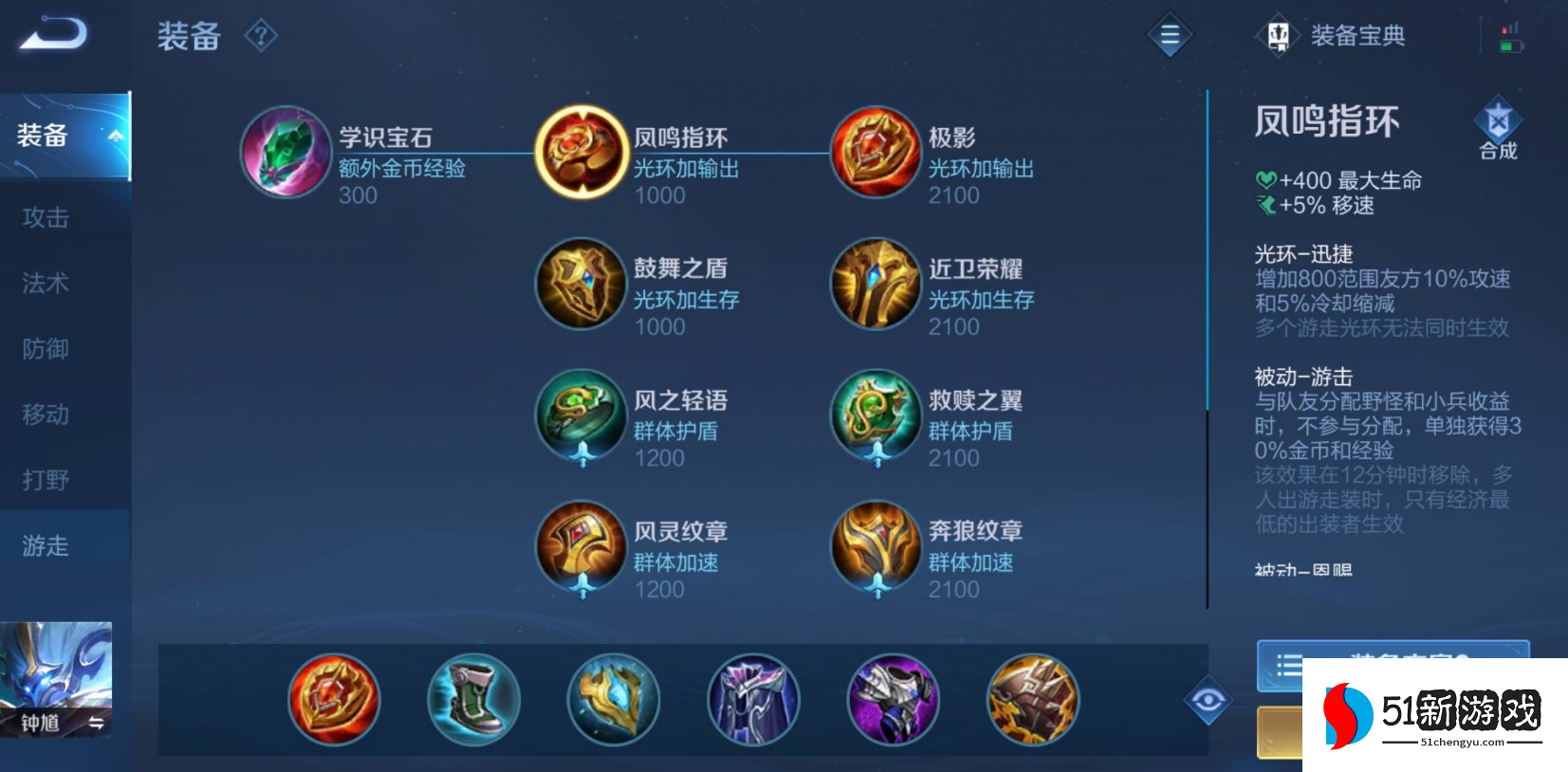Click the boots icon in the recommended build

[x=473, y=699]
